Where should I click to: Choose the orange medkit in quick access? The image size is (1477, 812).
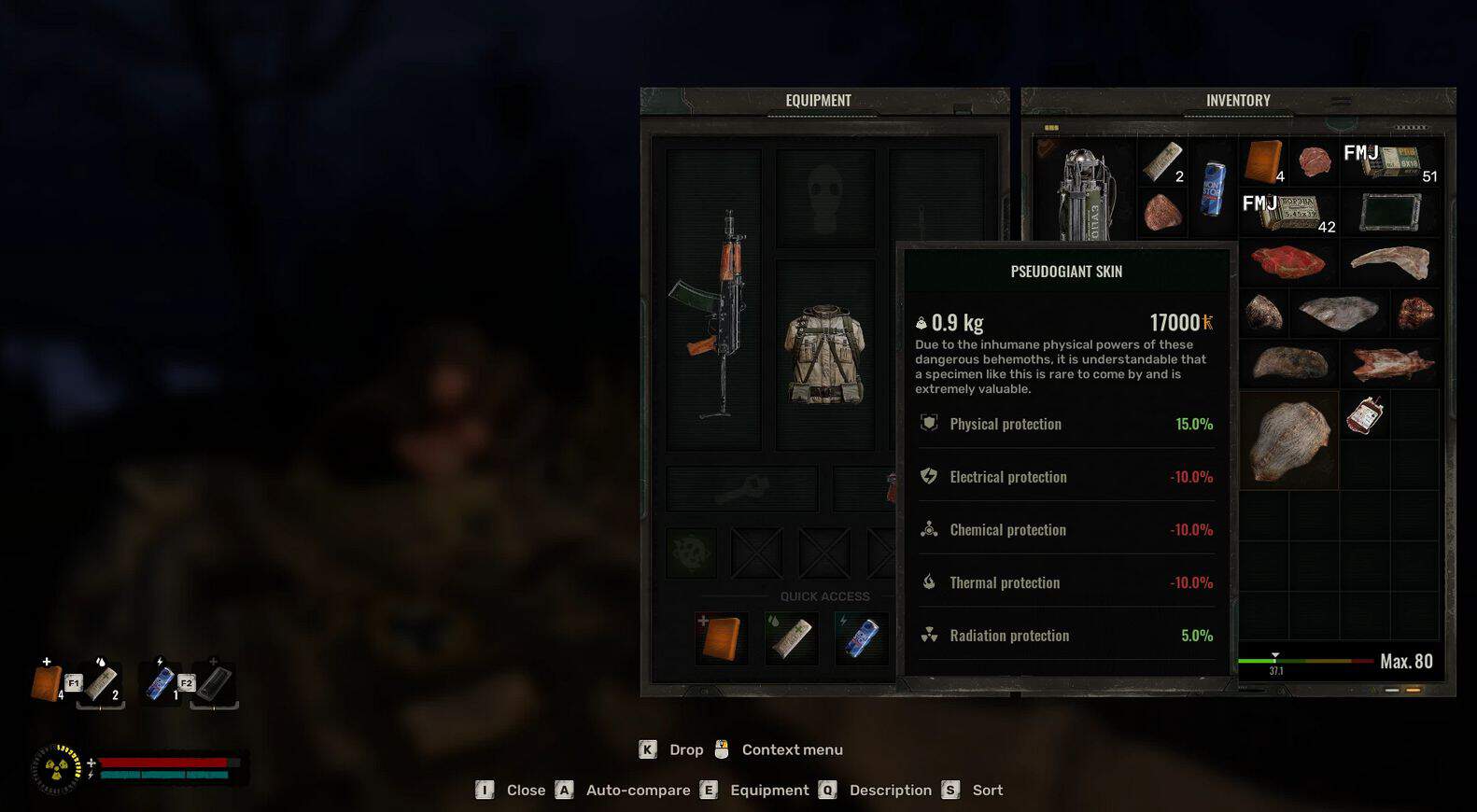(x=722, y=638)
